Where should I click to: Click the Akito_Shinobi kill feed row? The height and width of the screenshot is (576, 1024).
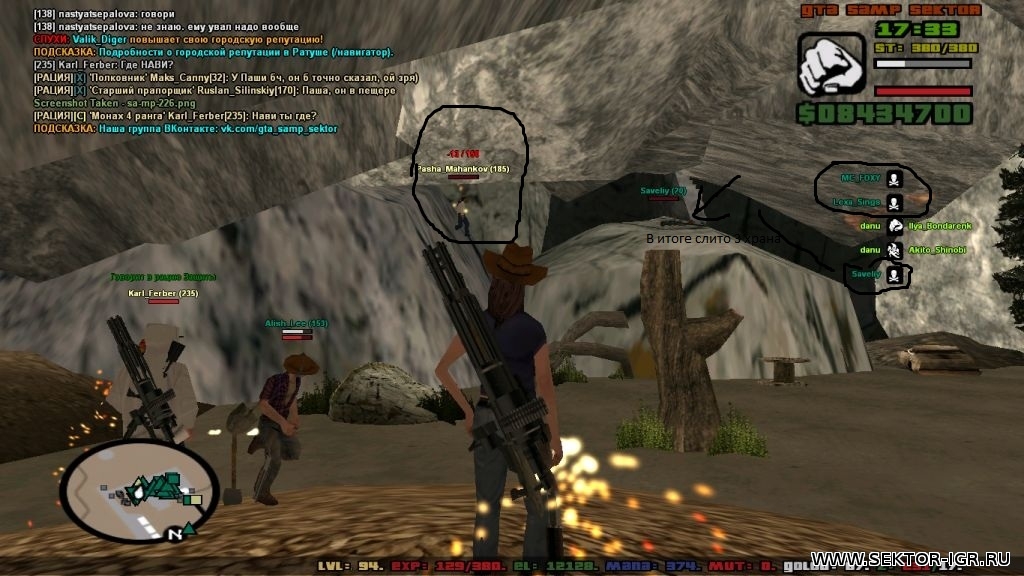click(x=928, y=250)
